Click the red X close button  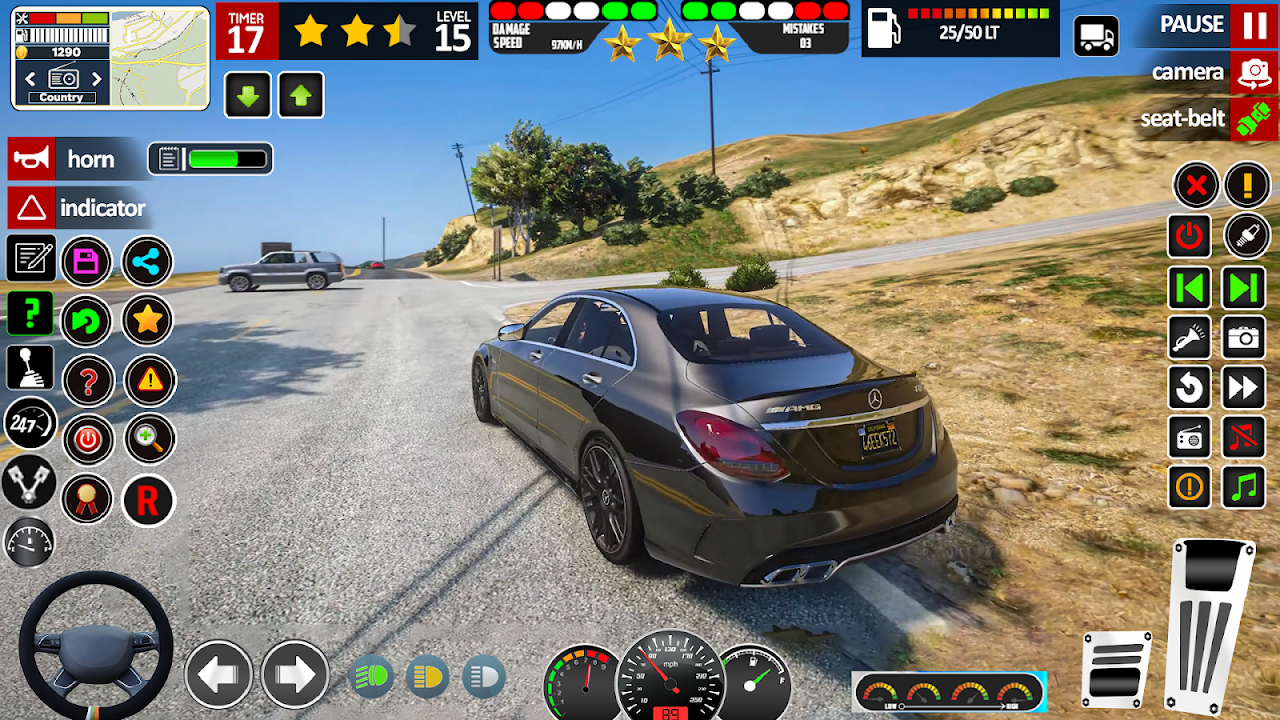coord(1196,185)
